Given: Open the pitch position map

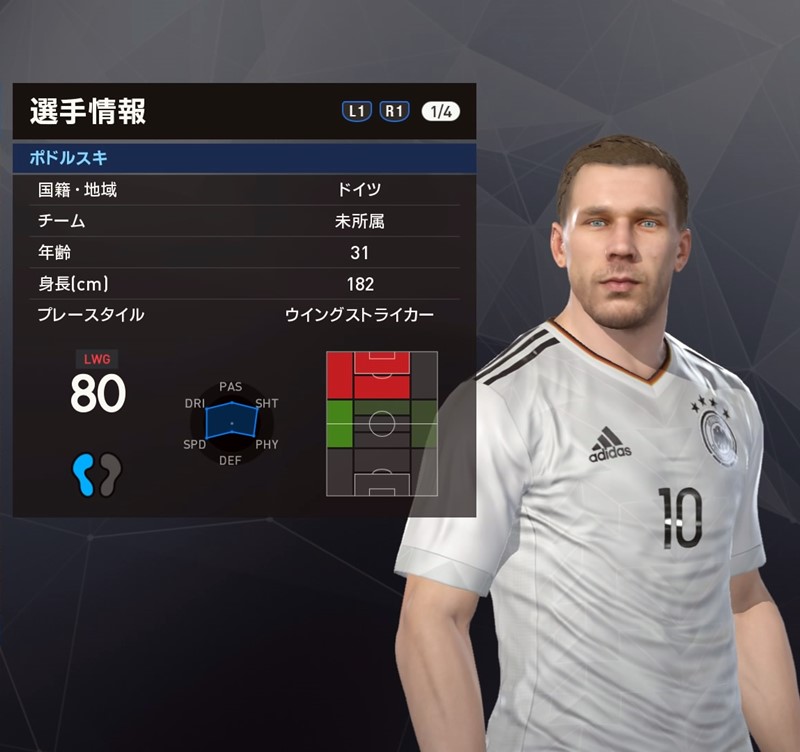Looking at the screenshot, I should click(382, 423).
